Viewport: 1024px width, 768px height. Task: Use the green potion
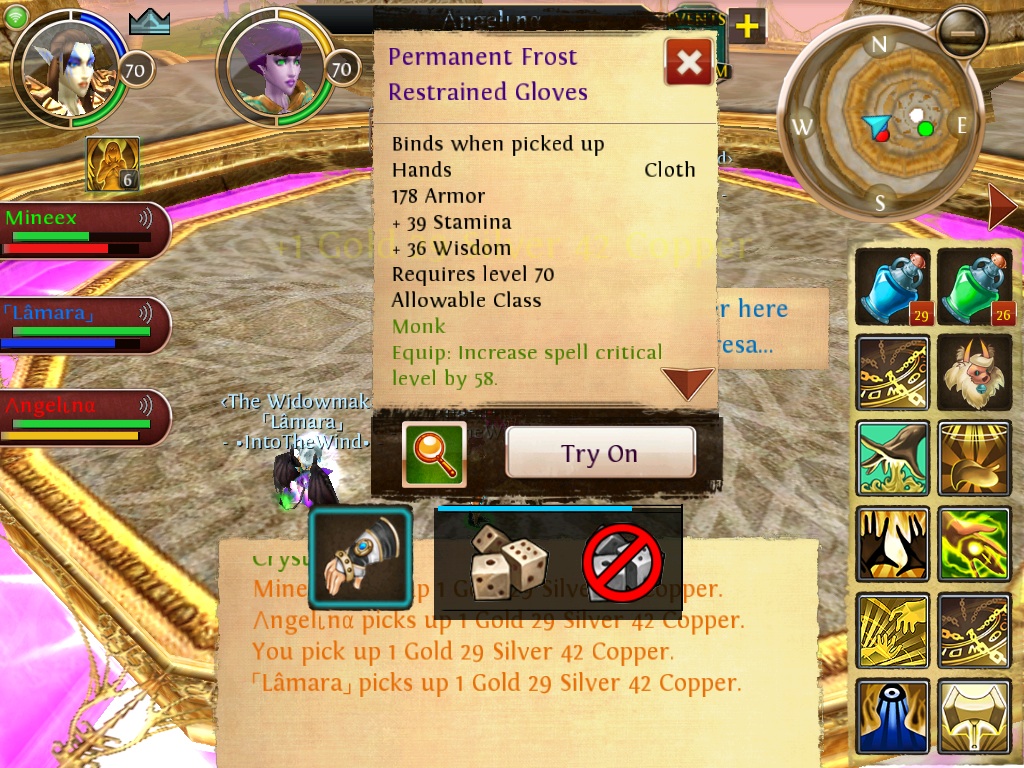click(x=975, y=288)
